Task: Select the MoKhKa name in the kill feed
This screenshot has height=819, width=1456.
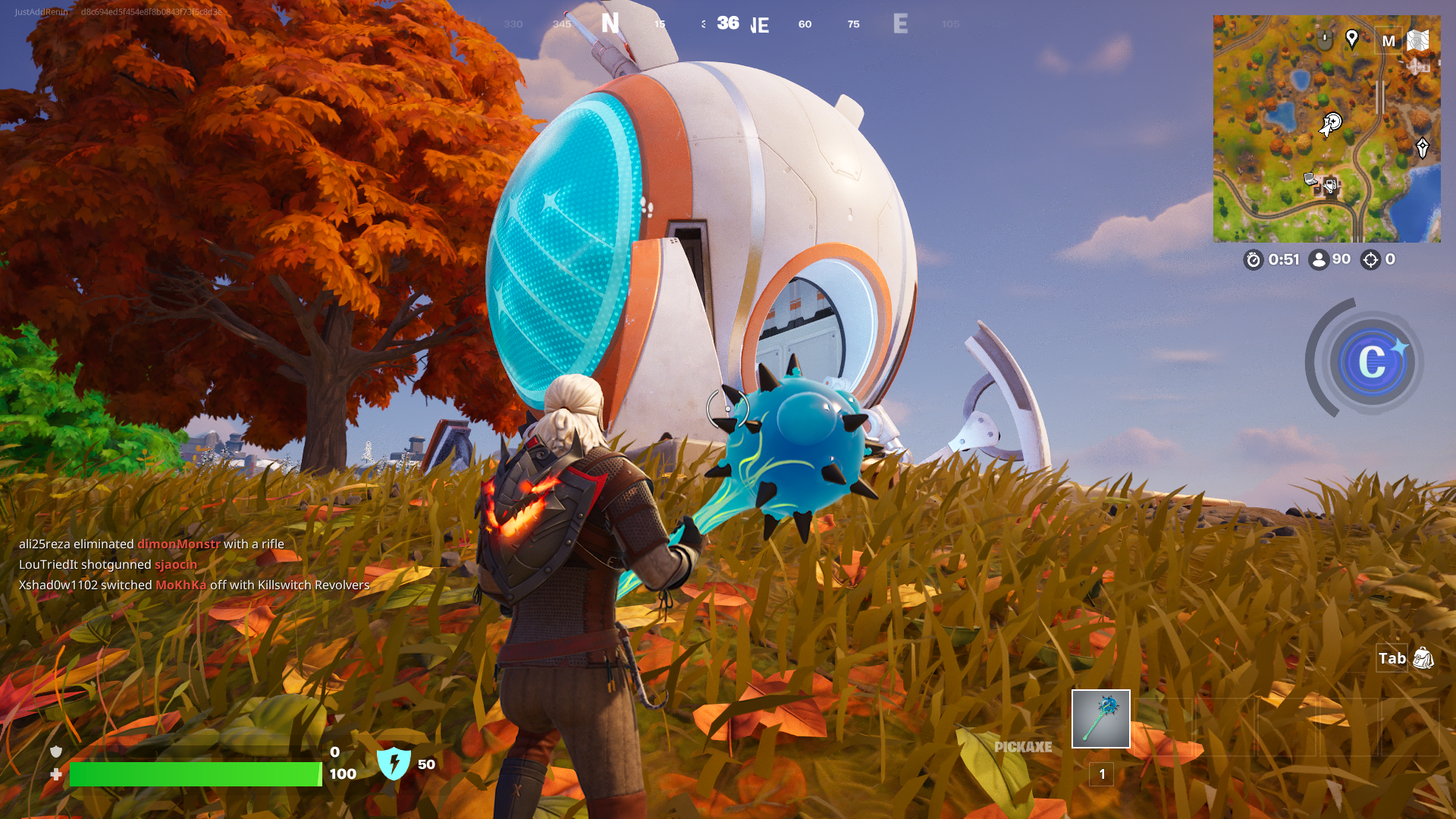Action: 182,585
